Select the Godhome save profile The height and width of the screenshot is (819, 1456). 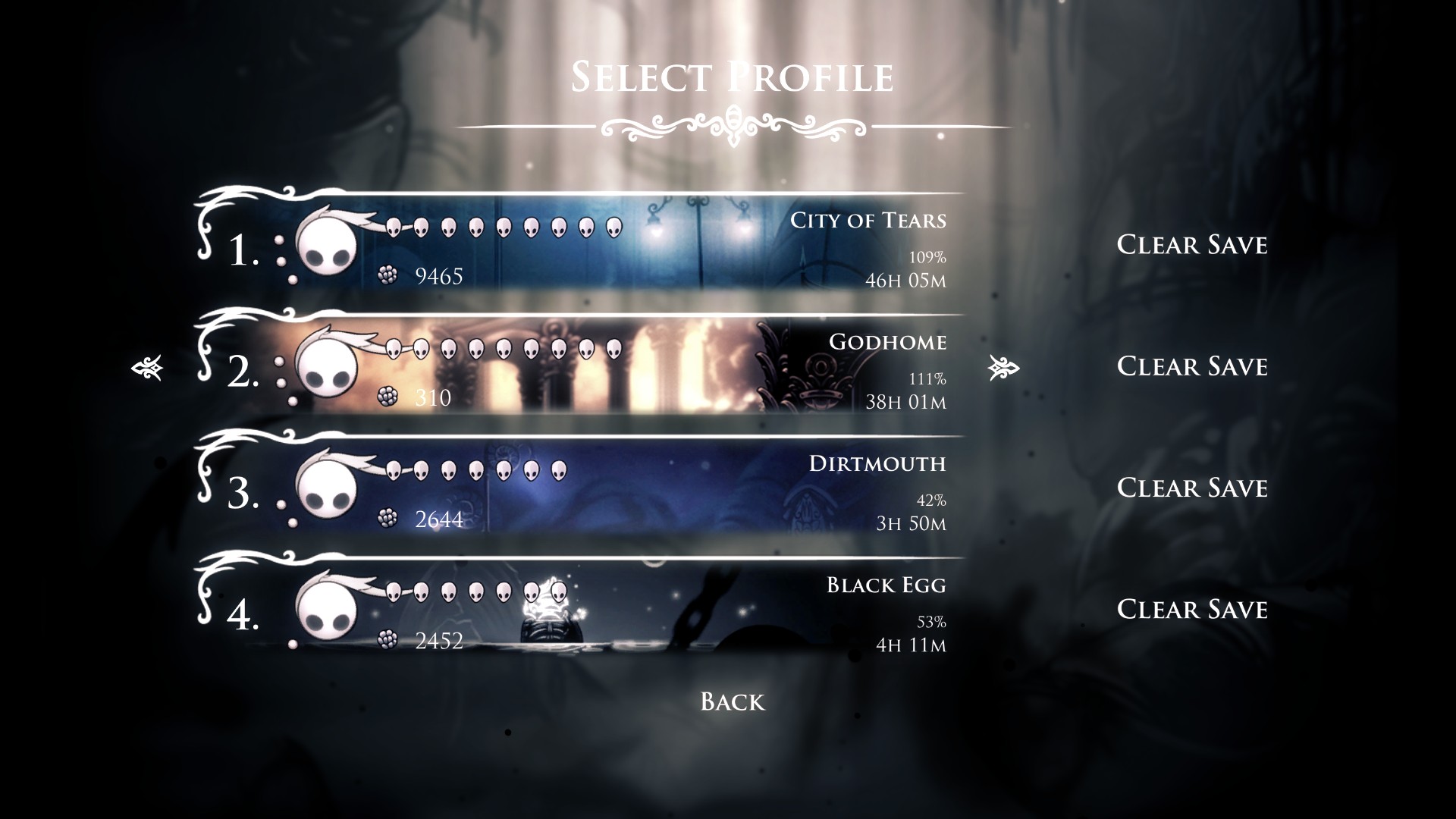(576, 368)
